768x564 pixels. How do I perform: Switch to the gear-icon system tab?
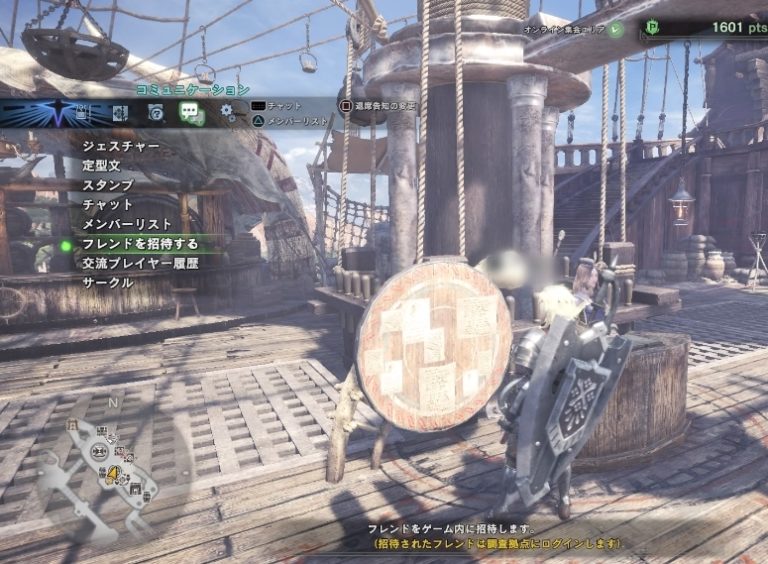[x=228, y=112]
